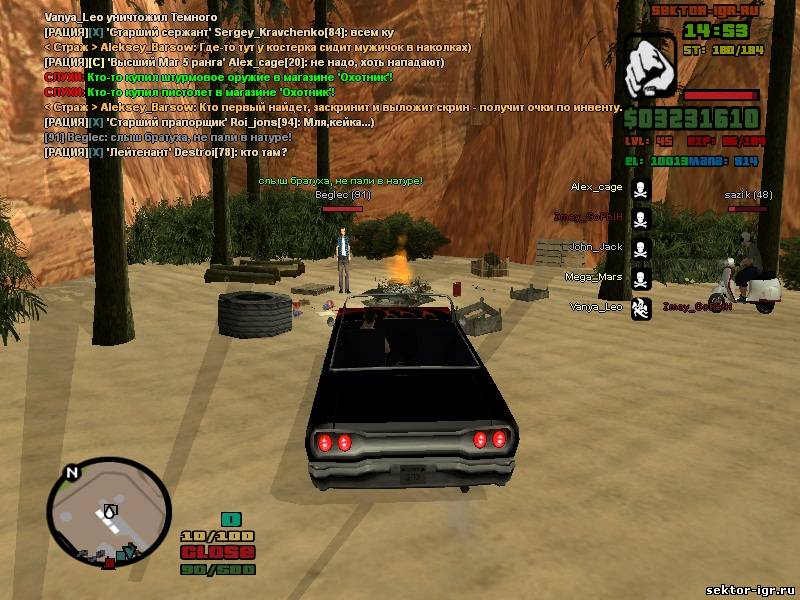Image resolution: width=800 pixels, height=600 pixels.
Task: Click the Mega_Mars kill-feed entry
Action: coord(594,277)
